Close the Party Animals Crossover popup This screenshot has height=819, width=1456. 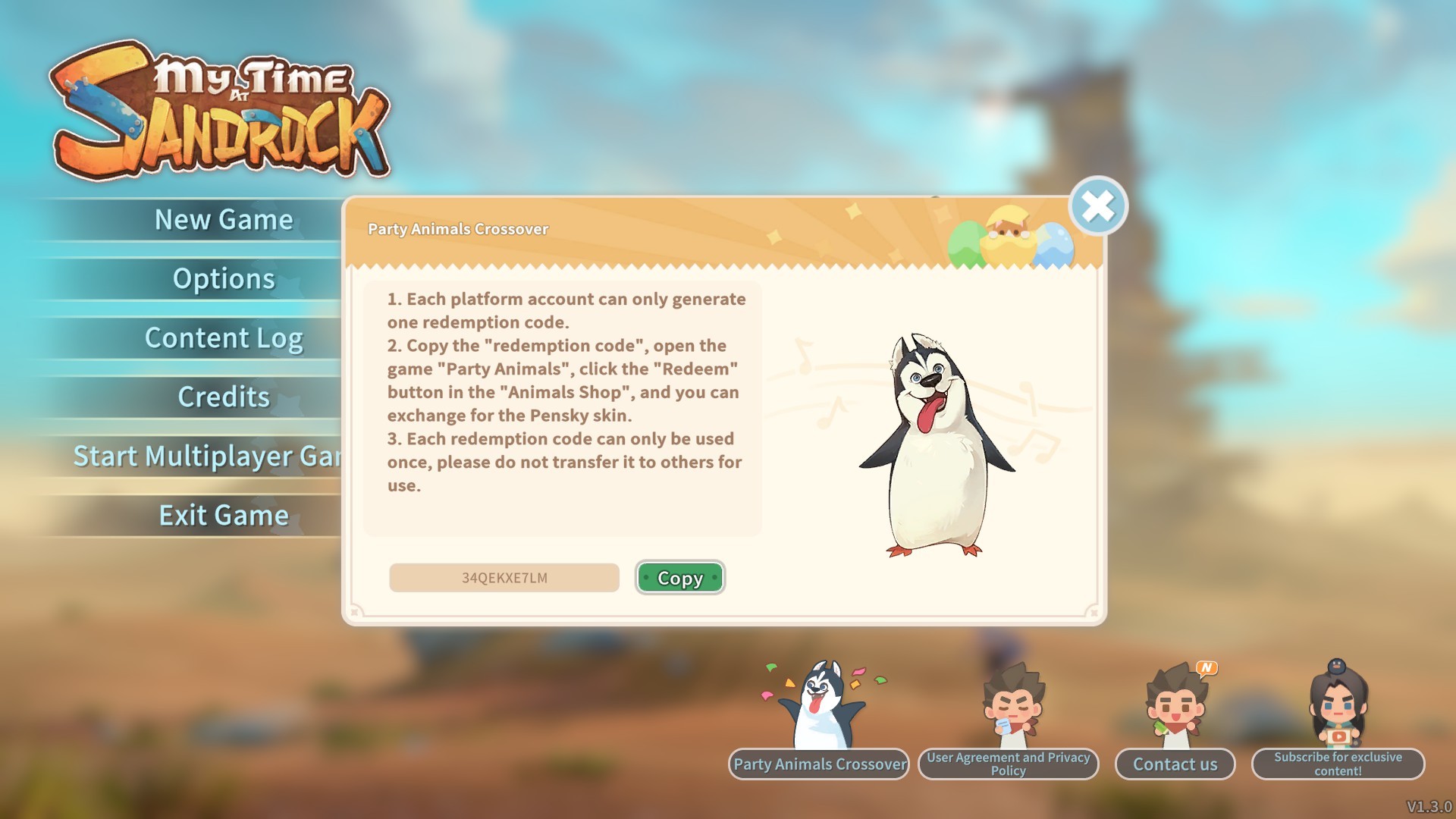click(x=1097, y=206)
